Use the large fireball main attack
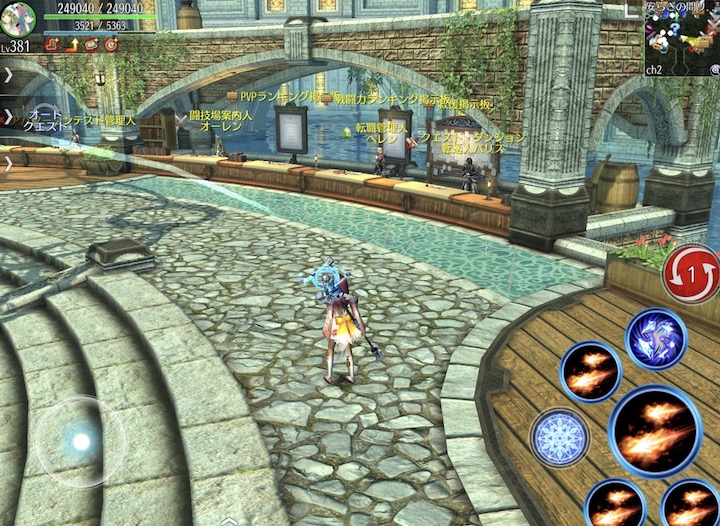Screen dimensions: 720x526 (655, 431)
